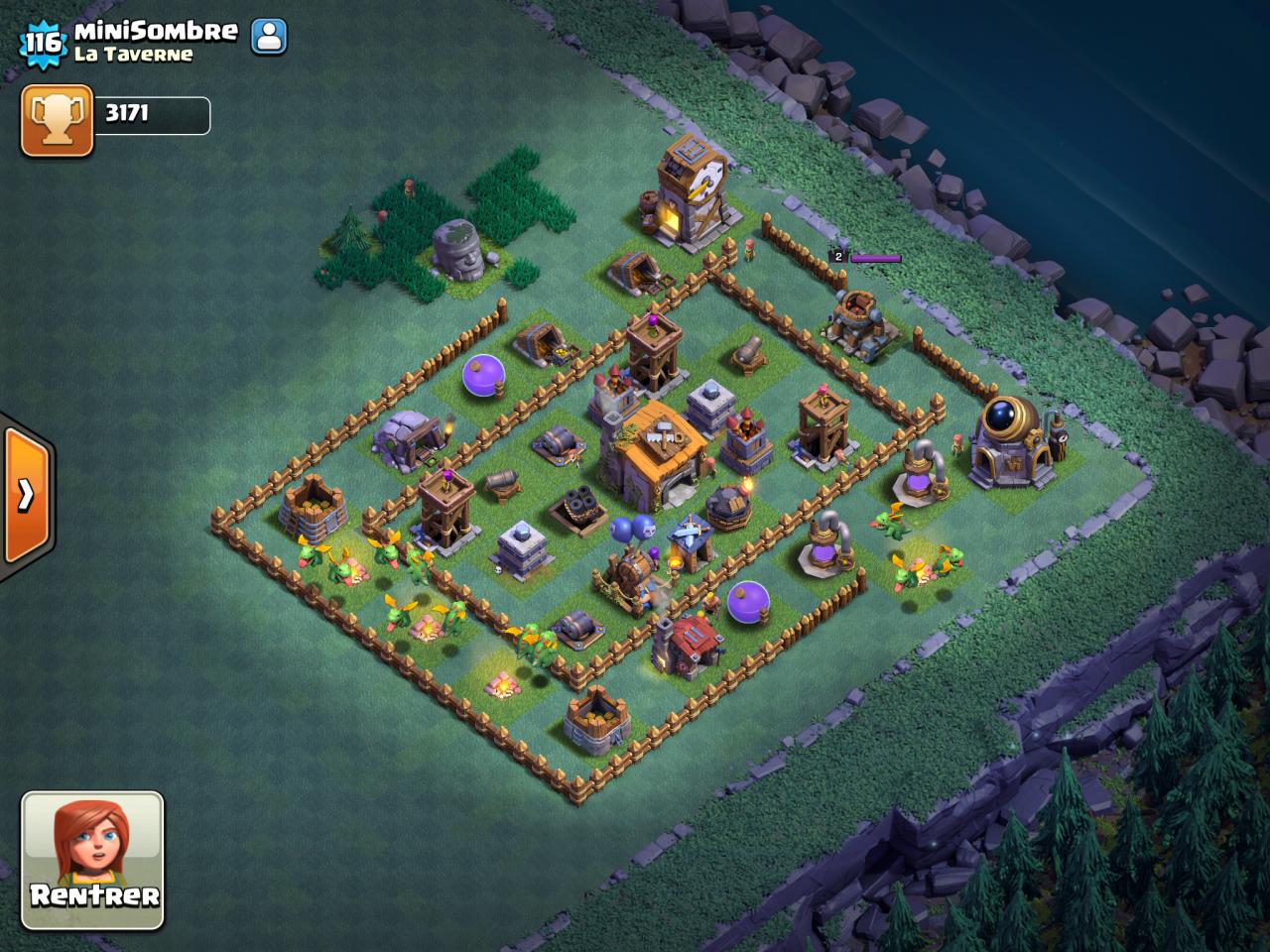1270x952 pixels.
Task: Open the player profile icon next to MiniSombre
Action: 269,37
